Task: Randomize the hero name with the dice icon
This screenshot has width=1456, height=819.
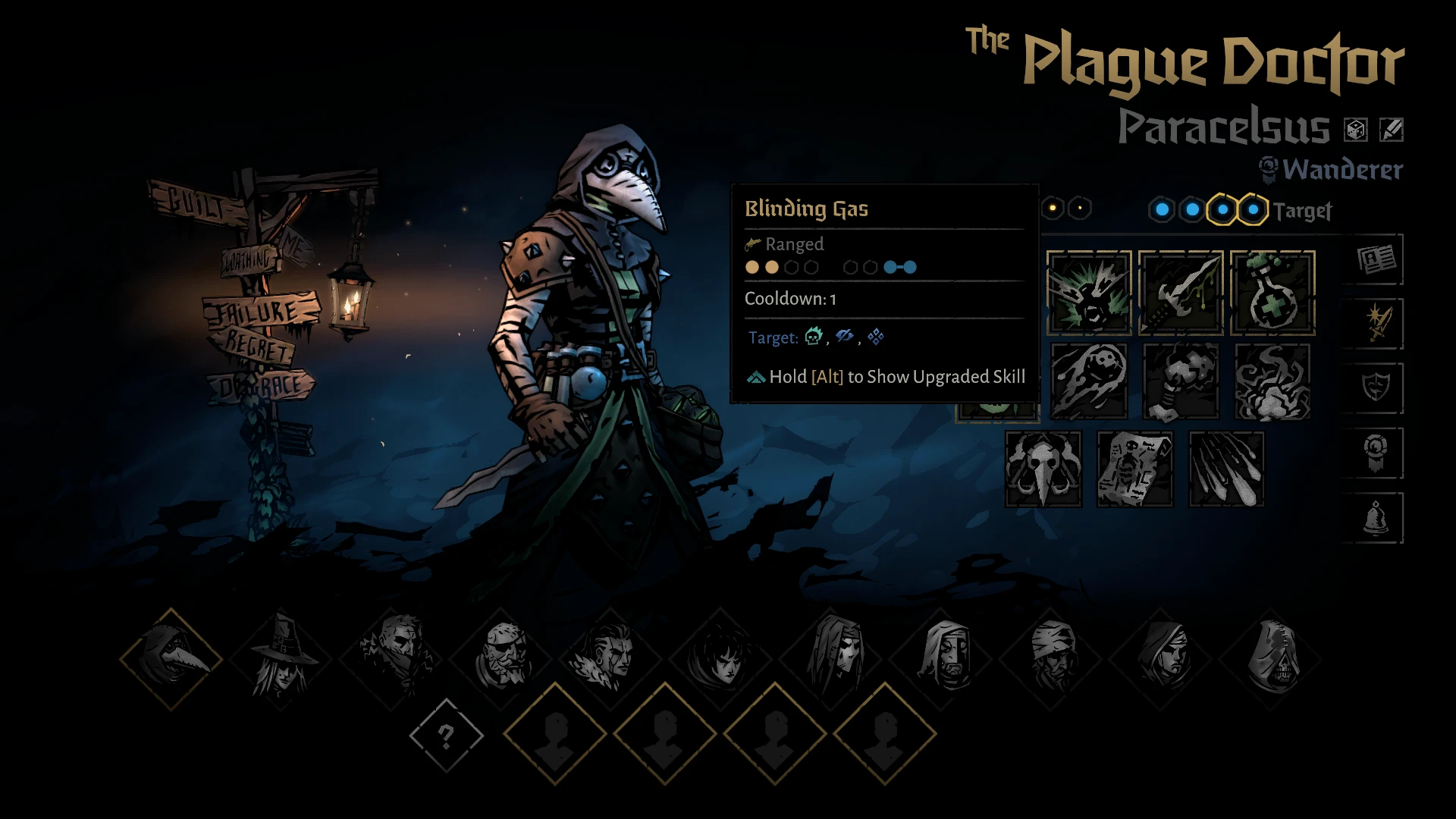Action: point(1355,130)
